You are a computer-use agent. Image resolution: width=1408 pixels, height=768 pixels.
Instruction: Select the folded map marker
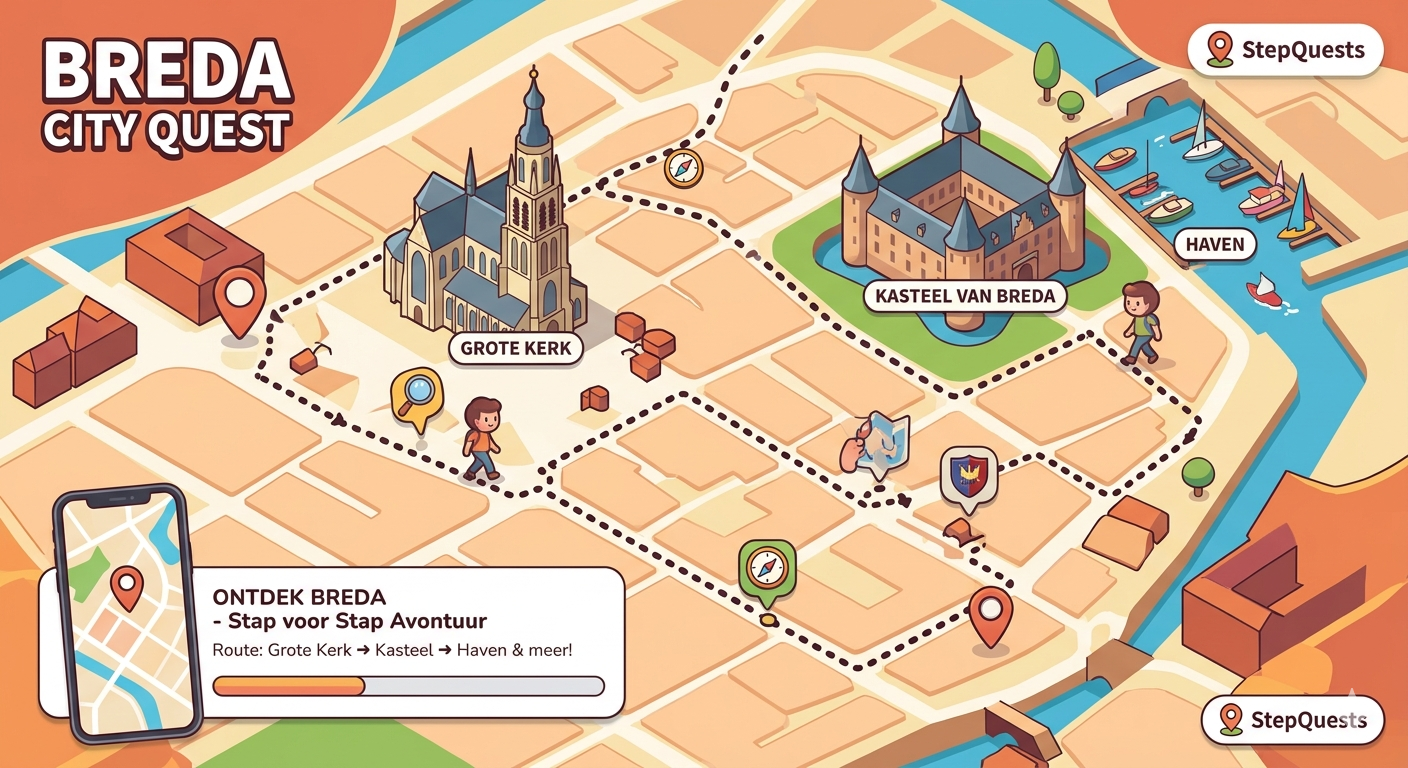pos(881,441)
